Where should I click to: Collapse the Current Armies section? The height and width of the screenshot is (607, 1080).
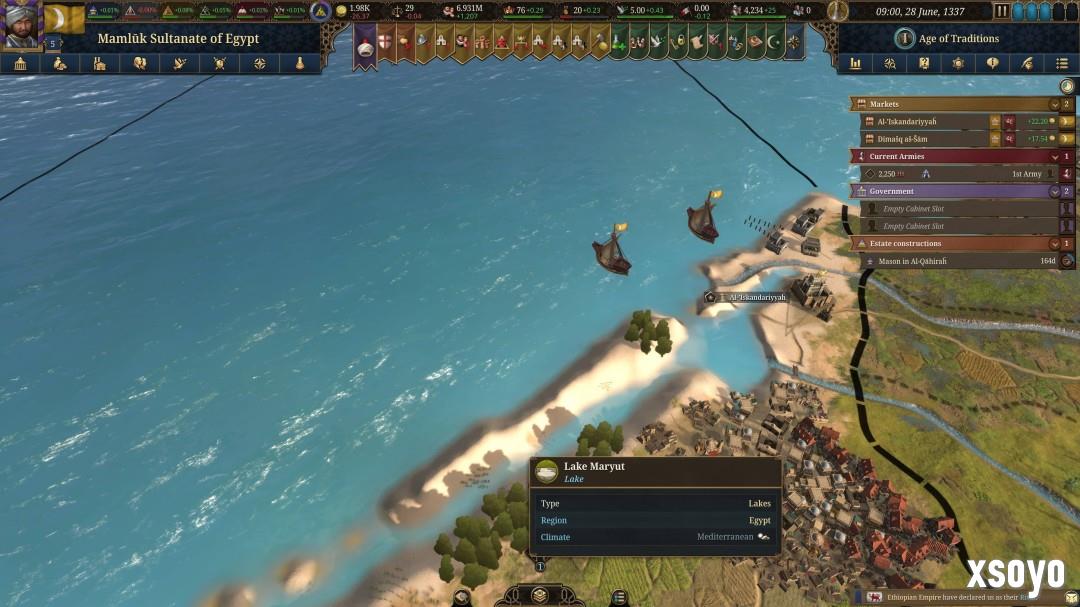click(1054, 156)
